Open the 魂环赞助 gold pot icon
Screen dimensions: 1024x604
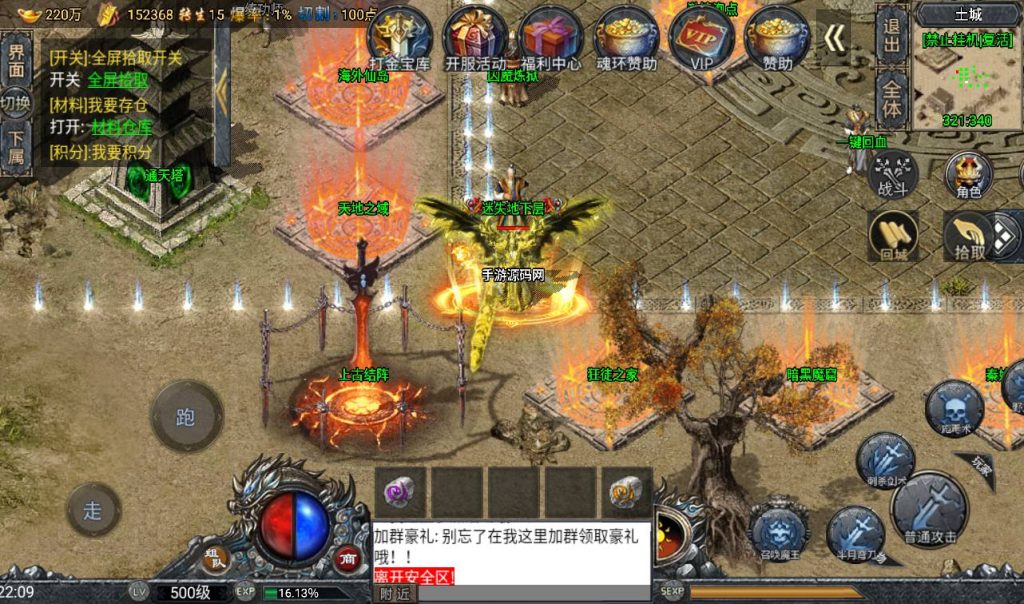(x=627, y=38)
